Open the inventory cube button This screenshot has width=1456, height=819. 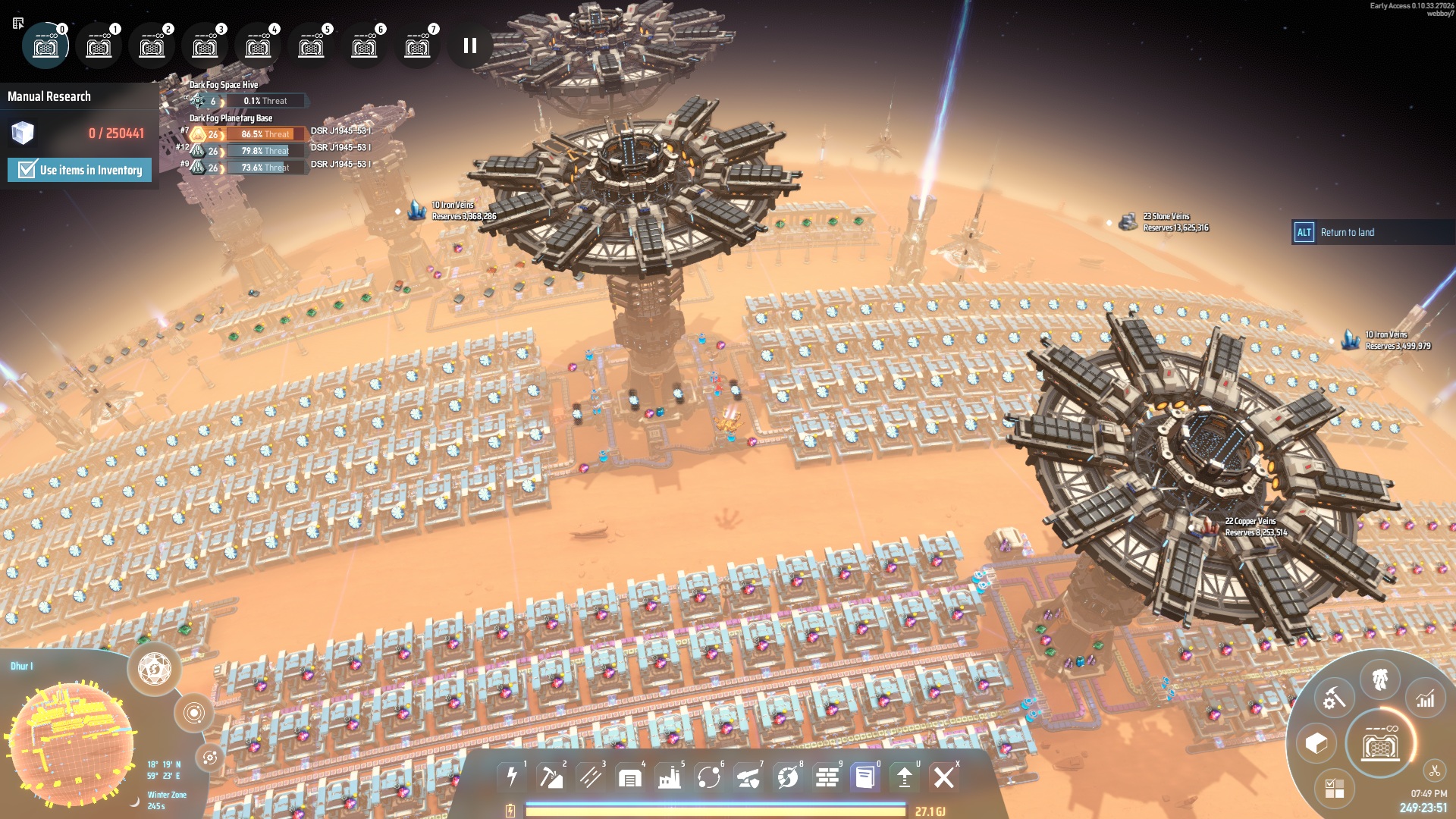pyautogui.click(x=1316, y=743)
